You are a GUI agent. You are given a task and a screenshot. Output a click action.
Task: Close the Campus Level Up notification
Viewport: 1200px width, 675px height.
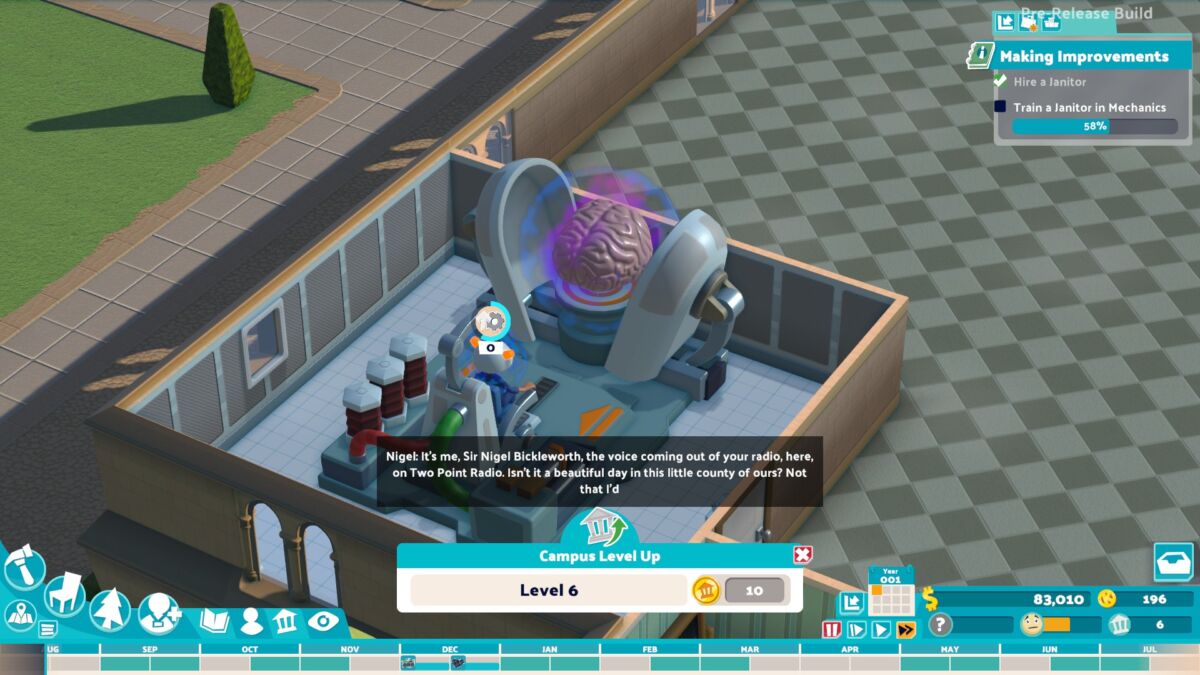802,555
